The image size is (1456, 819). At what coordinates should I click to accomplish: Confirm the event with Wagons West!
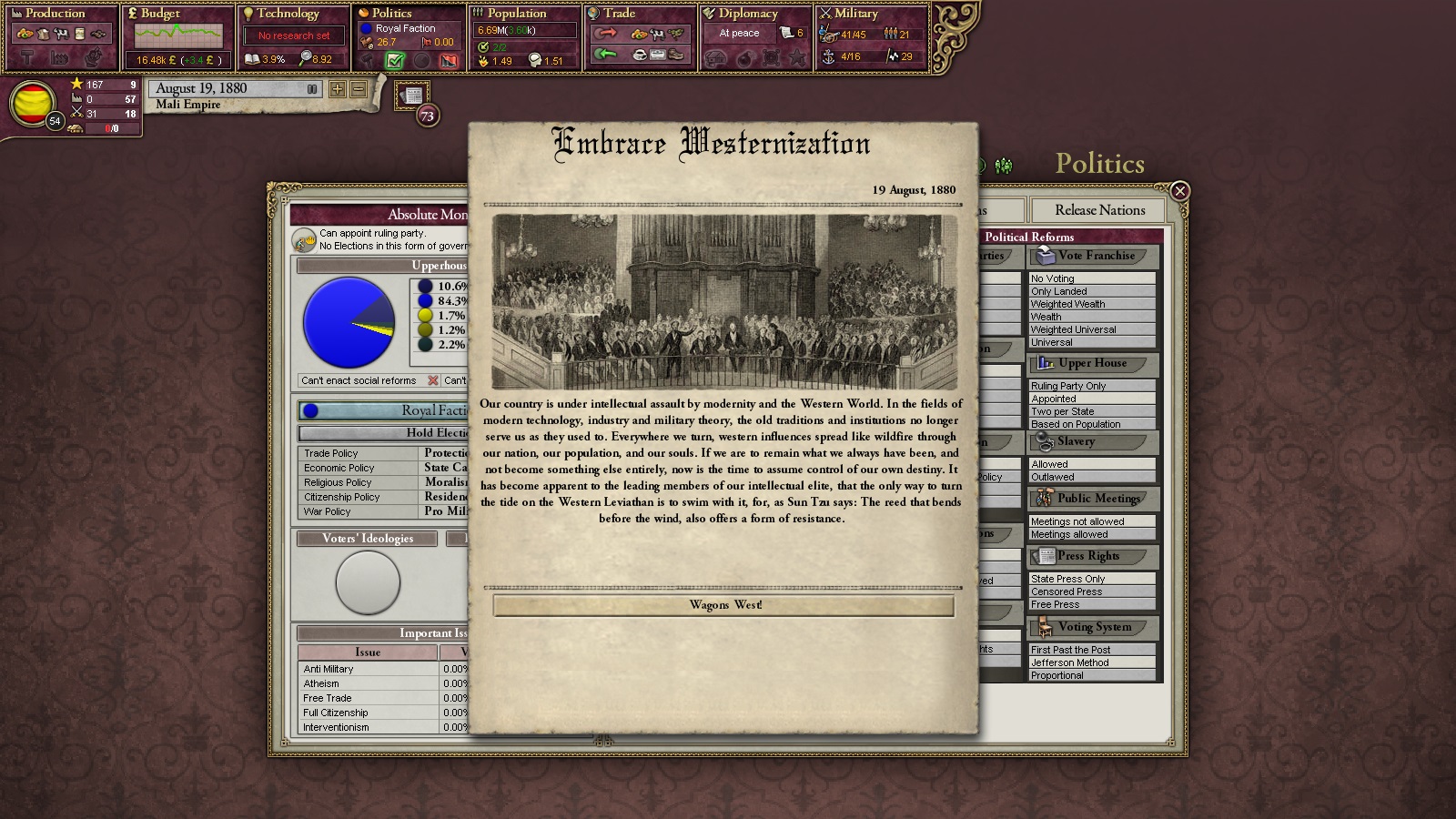coord(723,605)
